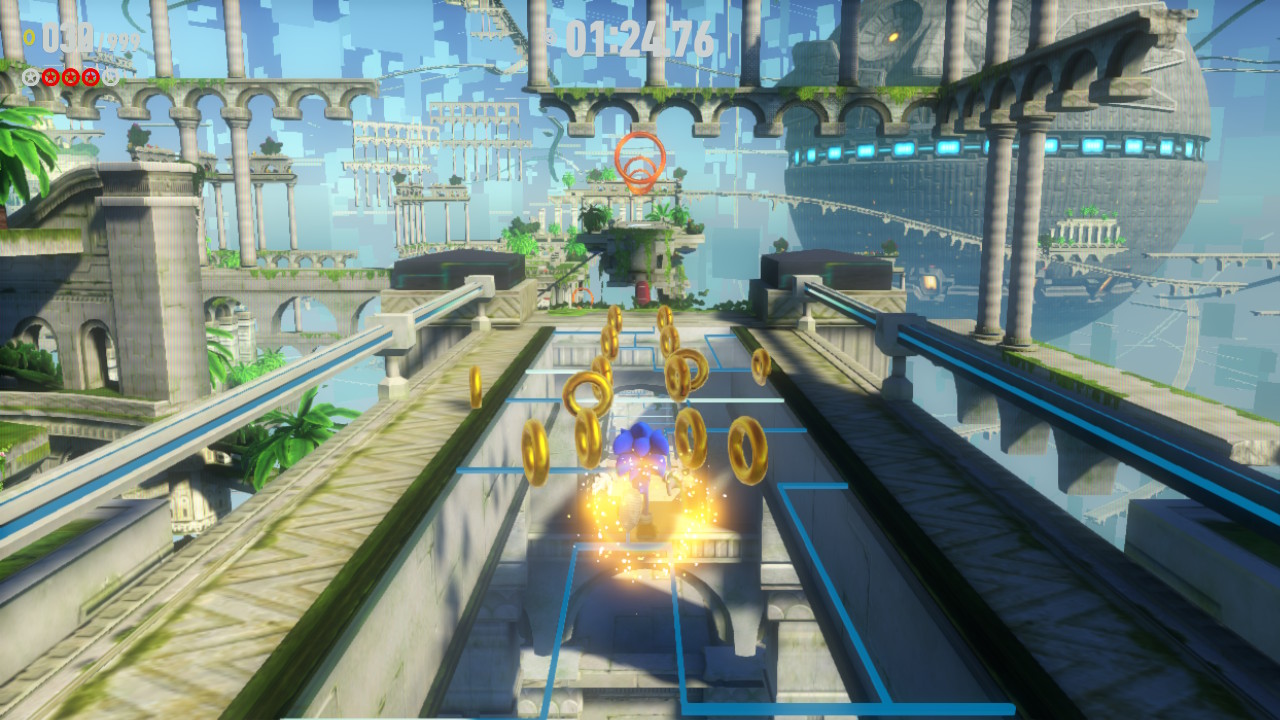1280x720 pixels.
Task: Click the yellow ring icon beside the ring counter
Action: point(28,36)
